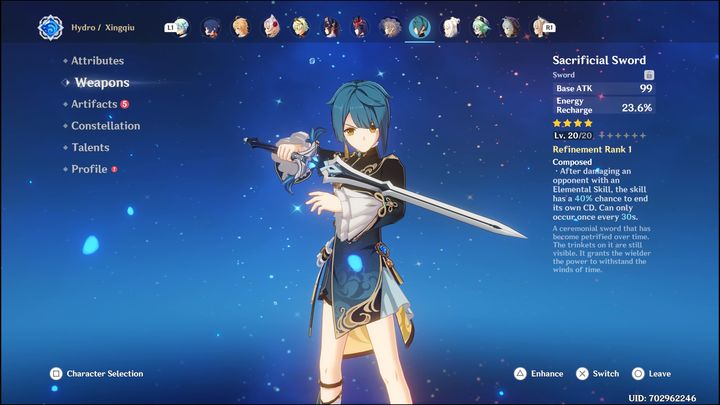Toggle the Sacrificial Sword lock icon
Image resolution: width=720 pixels, height=405 pixels.
[649, 75]
